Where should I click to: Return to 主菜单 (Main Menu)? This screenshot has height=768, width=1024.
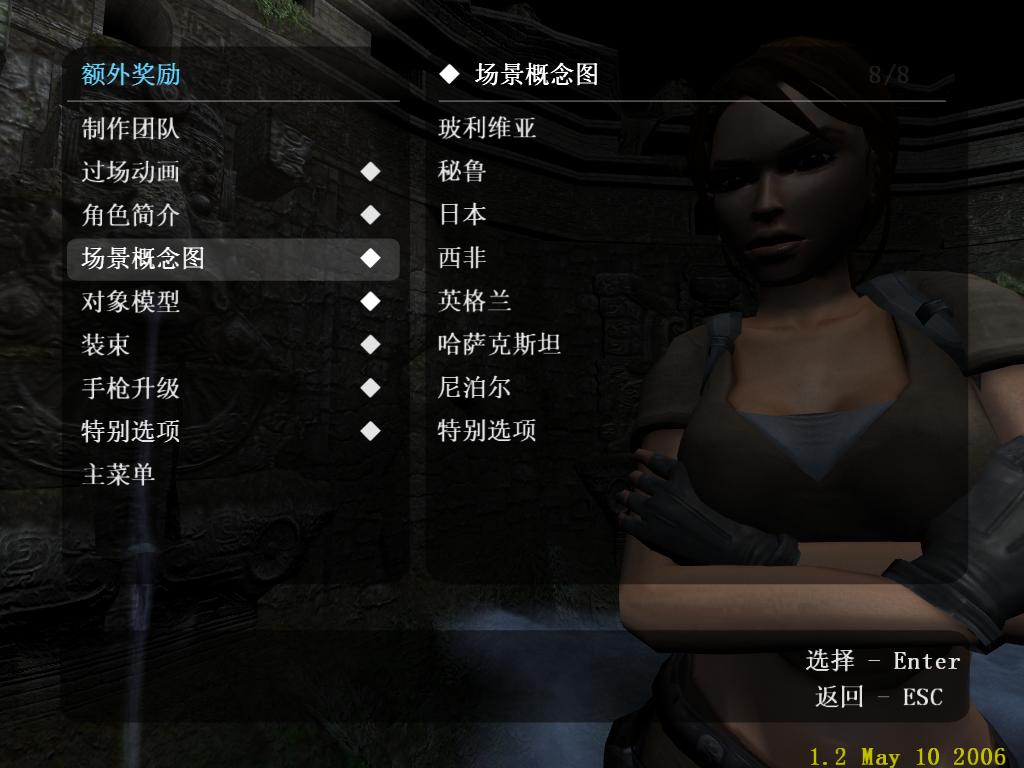point(118,474)
